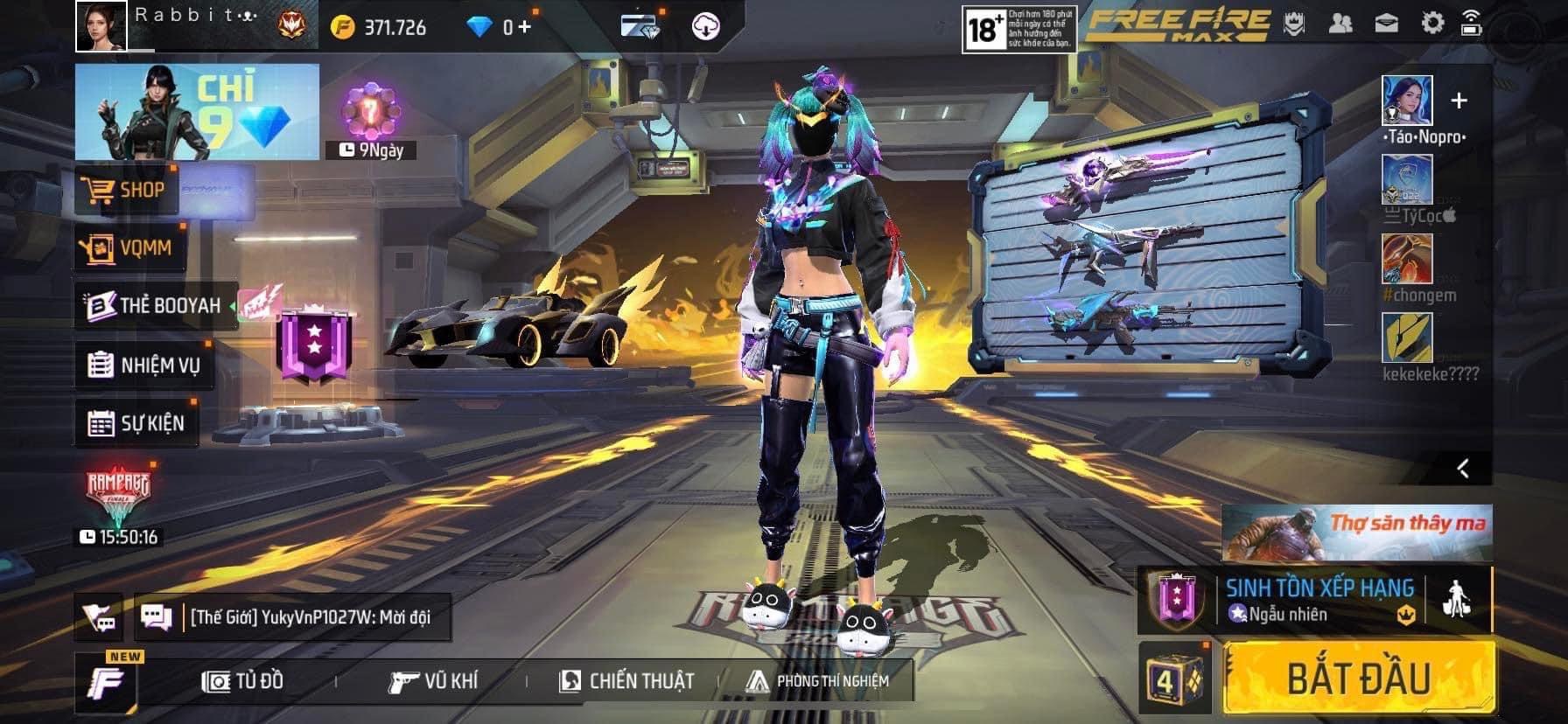
Task: Collapse the friends side panel arrow
Action: click(1463, 469)
